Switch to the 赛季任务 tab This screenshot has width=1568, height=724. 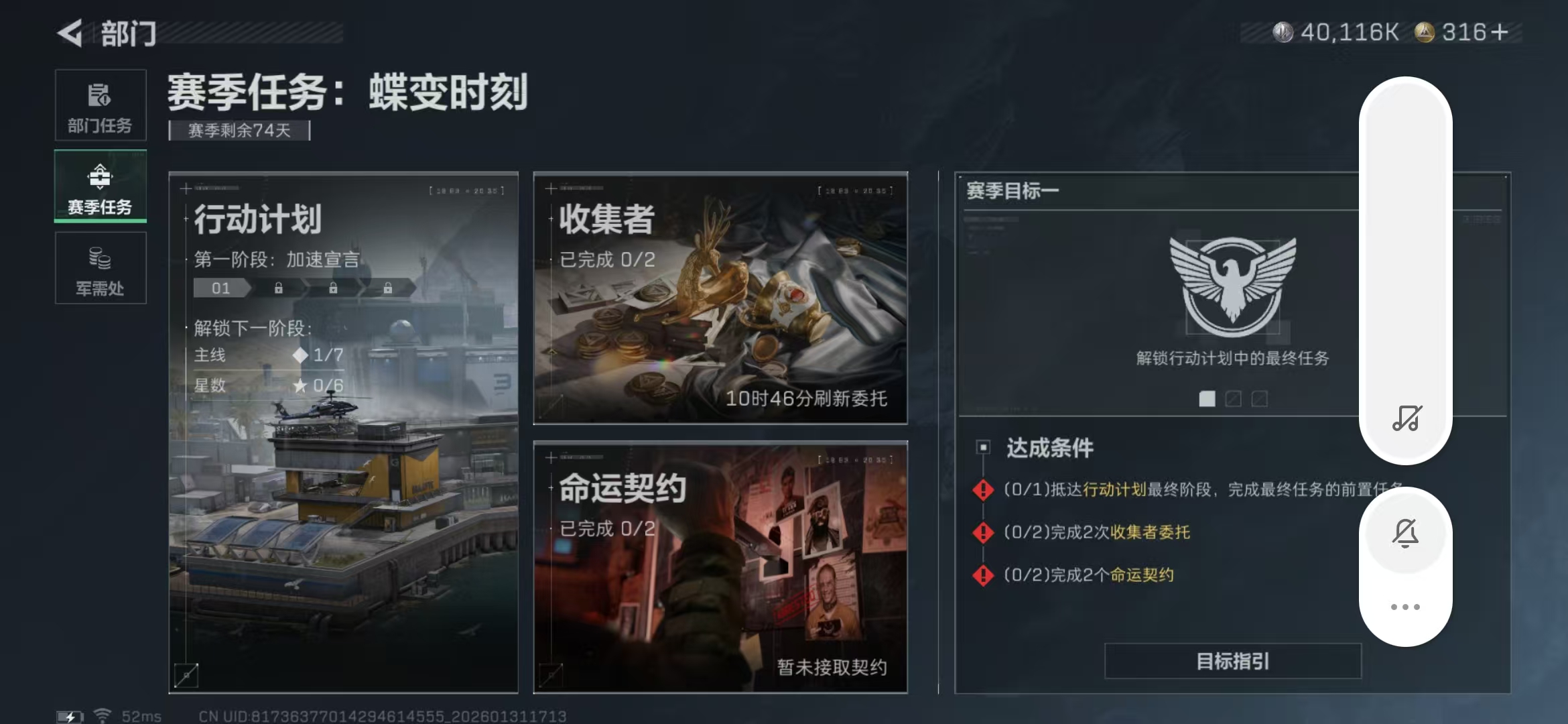pos(100,186)
